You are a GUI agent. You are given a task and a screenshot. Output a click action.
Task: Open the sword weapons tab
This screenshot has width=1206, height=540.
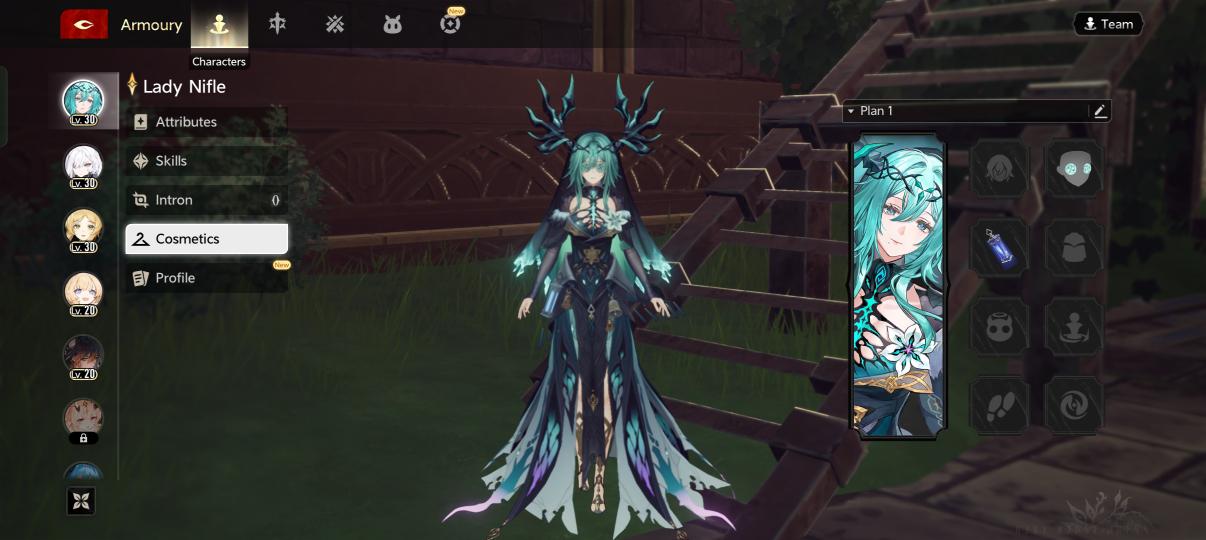[277, 24]
